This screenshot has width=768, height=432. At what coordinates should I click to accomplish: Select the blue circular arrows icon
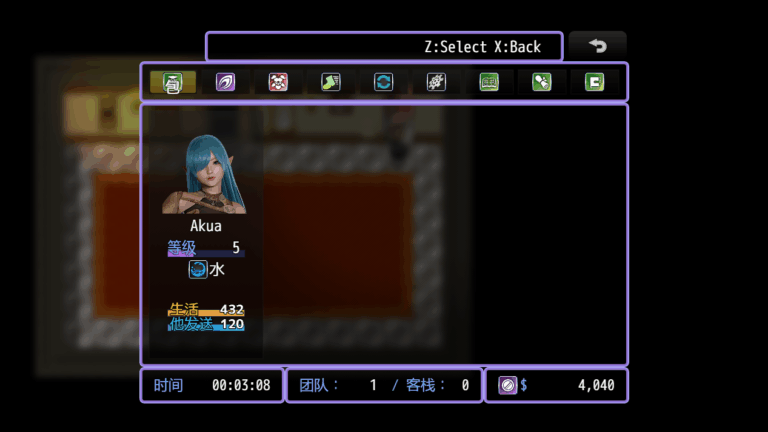click(x=384, y=82)
